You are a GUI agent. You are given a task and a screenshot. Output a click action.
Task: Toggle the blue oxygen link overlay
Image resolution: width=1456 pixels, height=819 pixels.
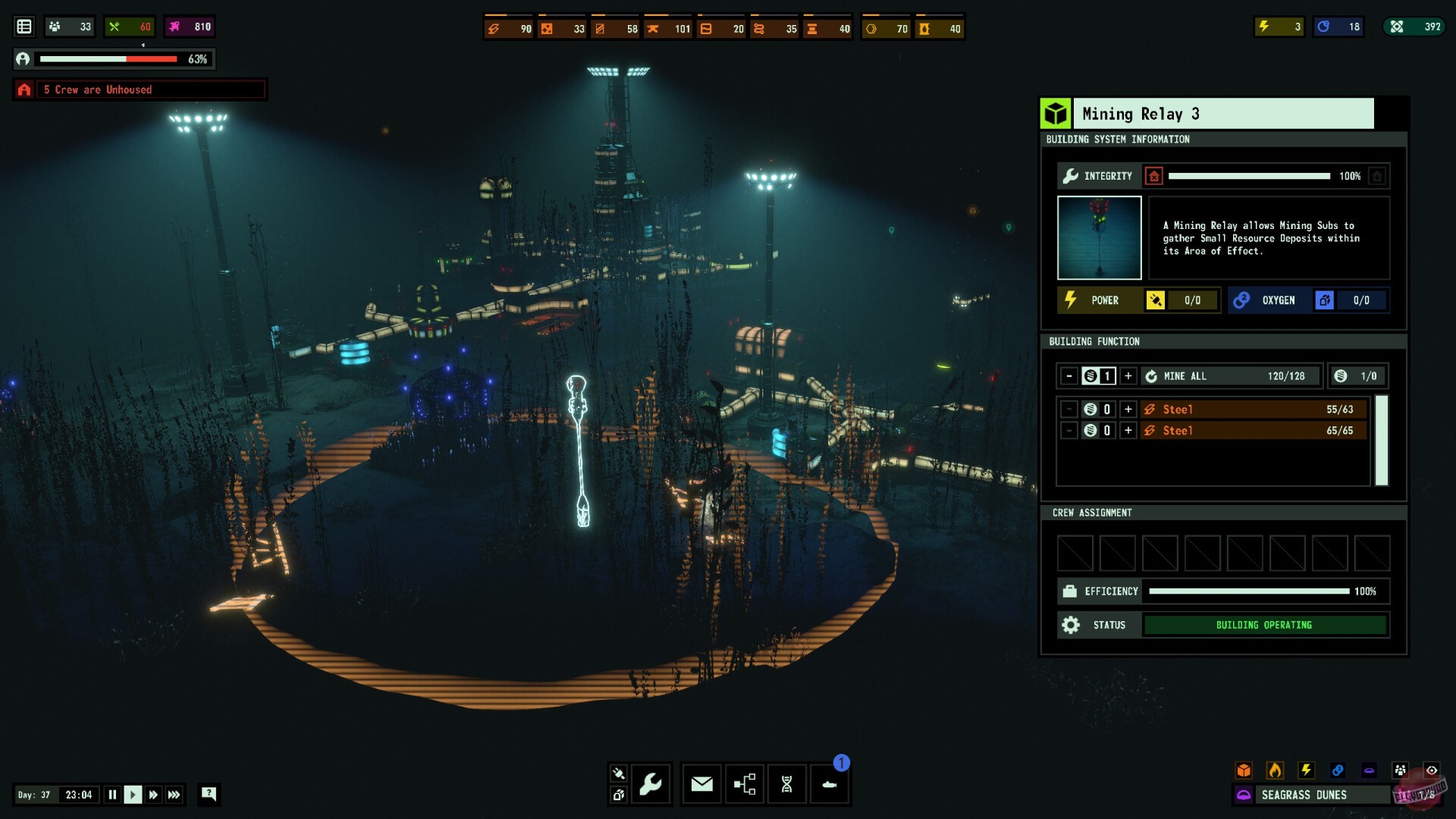tap(1338, 770)
